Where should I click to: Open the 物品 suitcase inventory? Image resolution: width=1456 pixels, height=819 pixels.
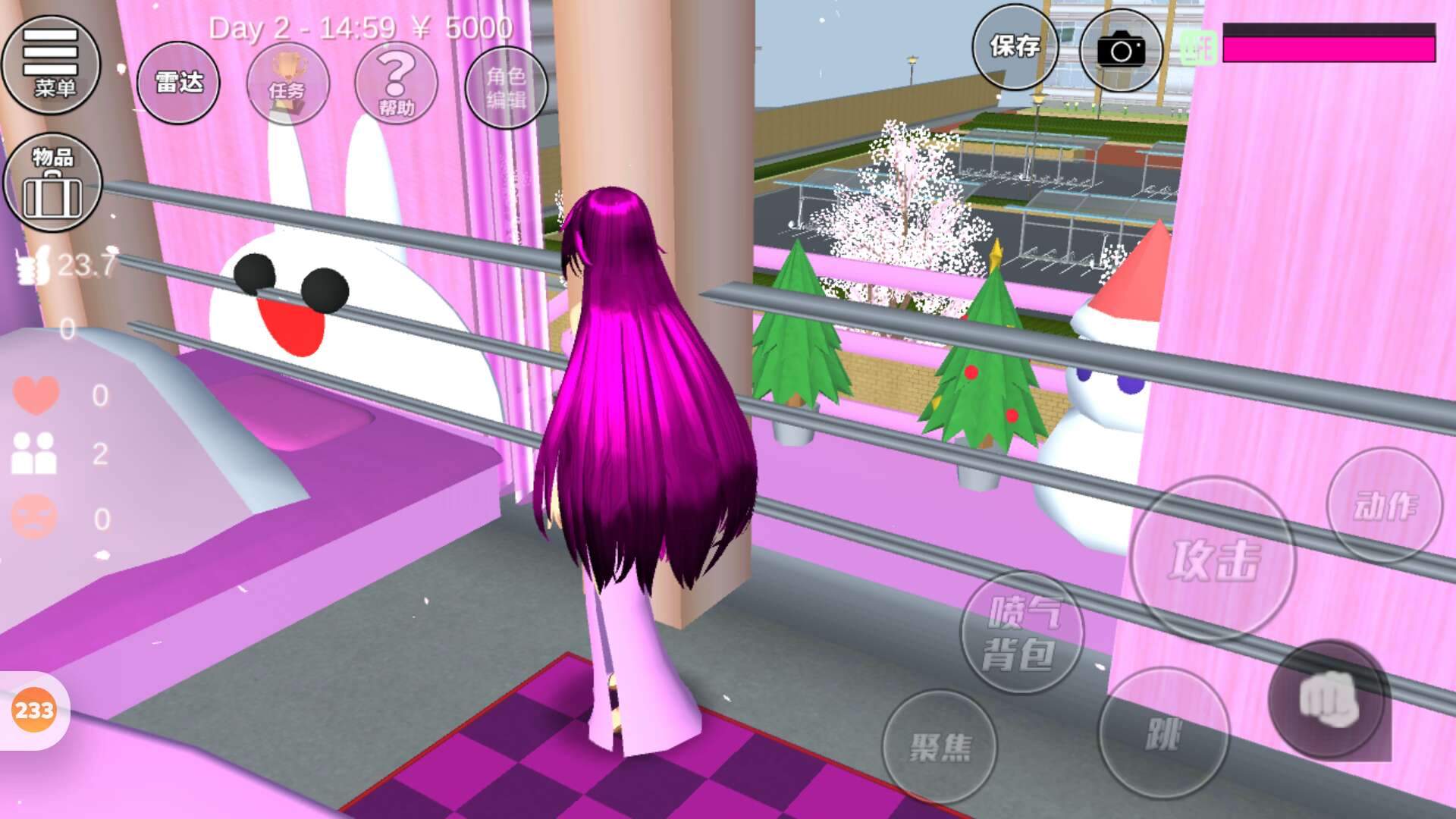tap(52, 182)
